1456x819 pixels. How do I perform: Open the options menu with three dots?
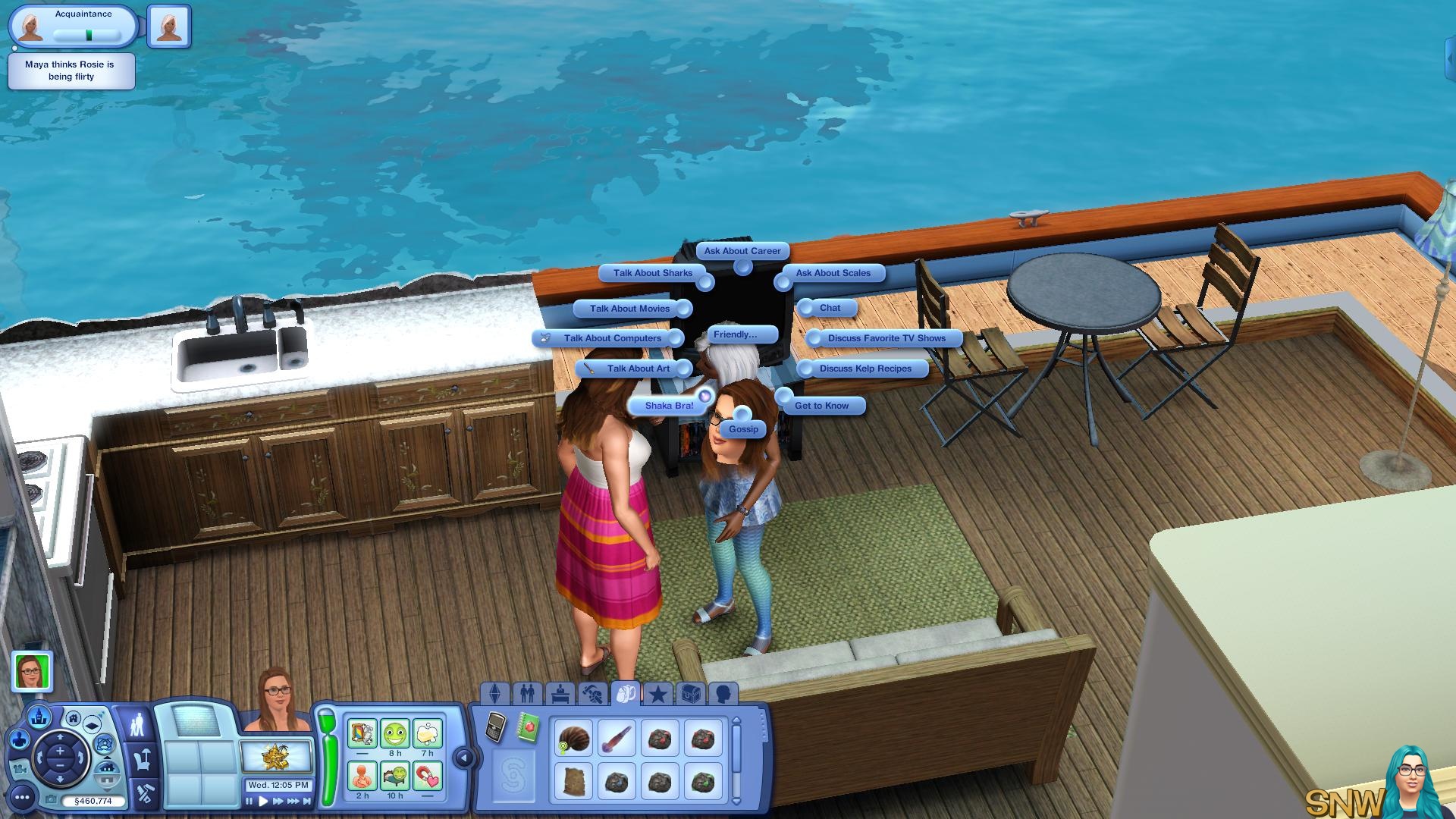(x=22, y=797)
